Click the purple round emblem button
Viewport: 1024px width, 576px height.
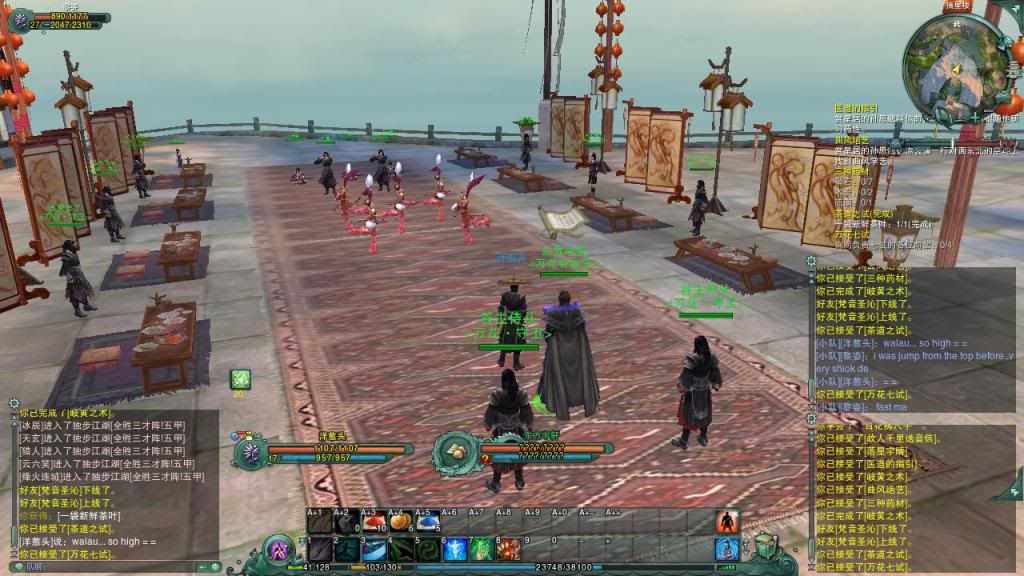(x=279, y=549)
